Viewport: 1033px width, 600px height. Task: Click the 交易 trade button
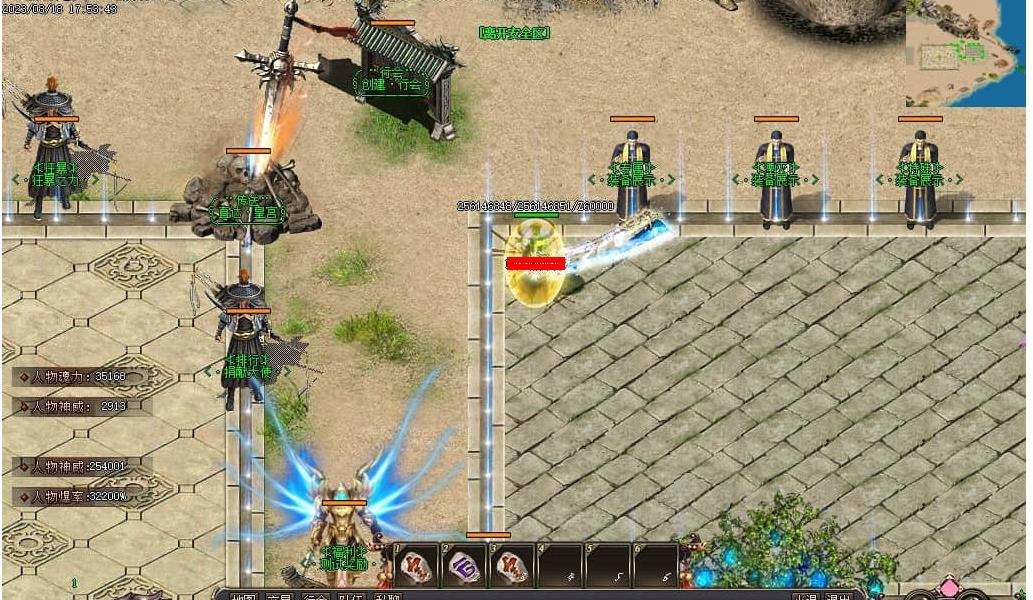point(278,596)
